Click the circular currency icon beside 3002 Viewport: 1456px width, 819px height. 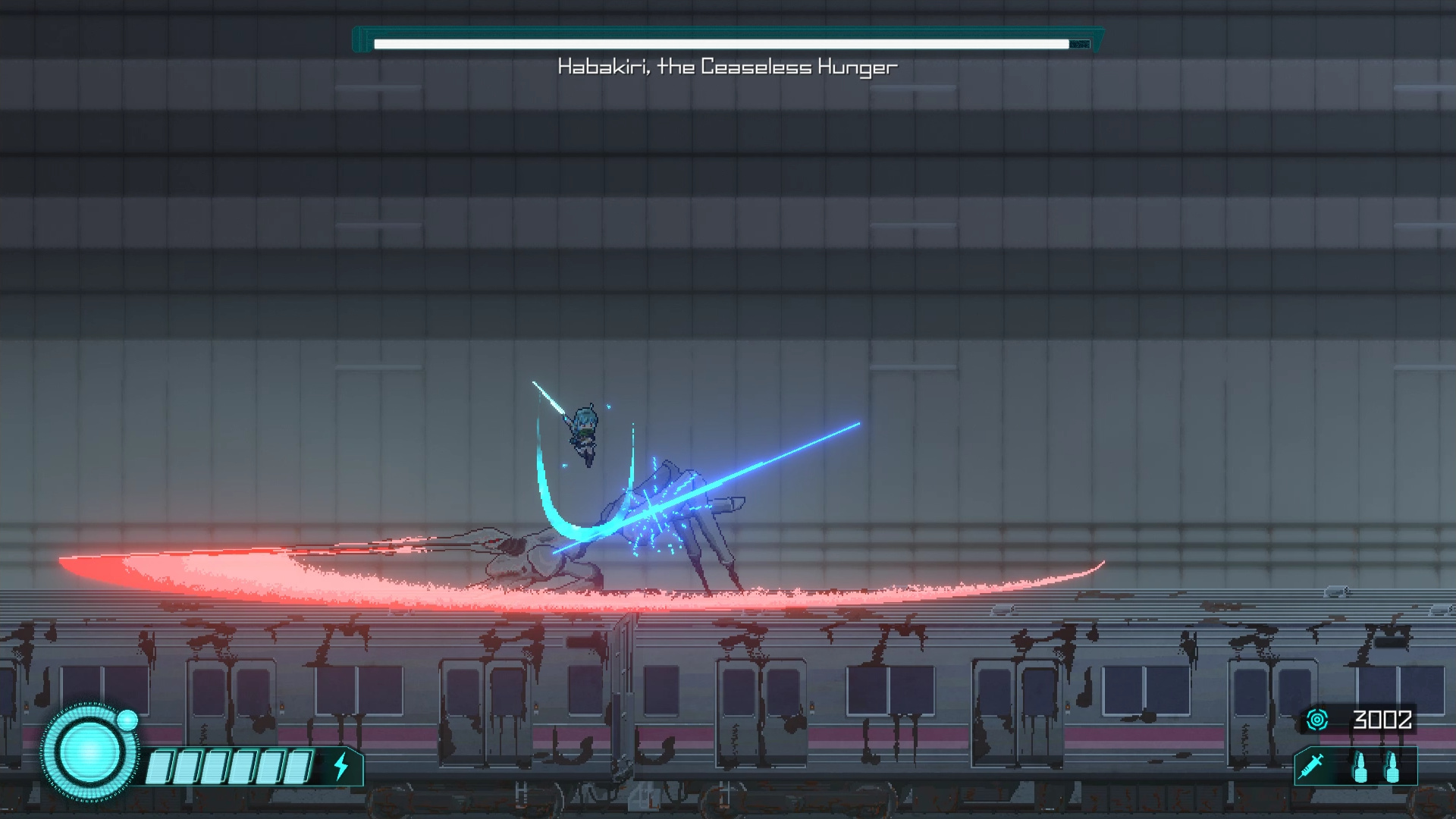coord(1317,719)
